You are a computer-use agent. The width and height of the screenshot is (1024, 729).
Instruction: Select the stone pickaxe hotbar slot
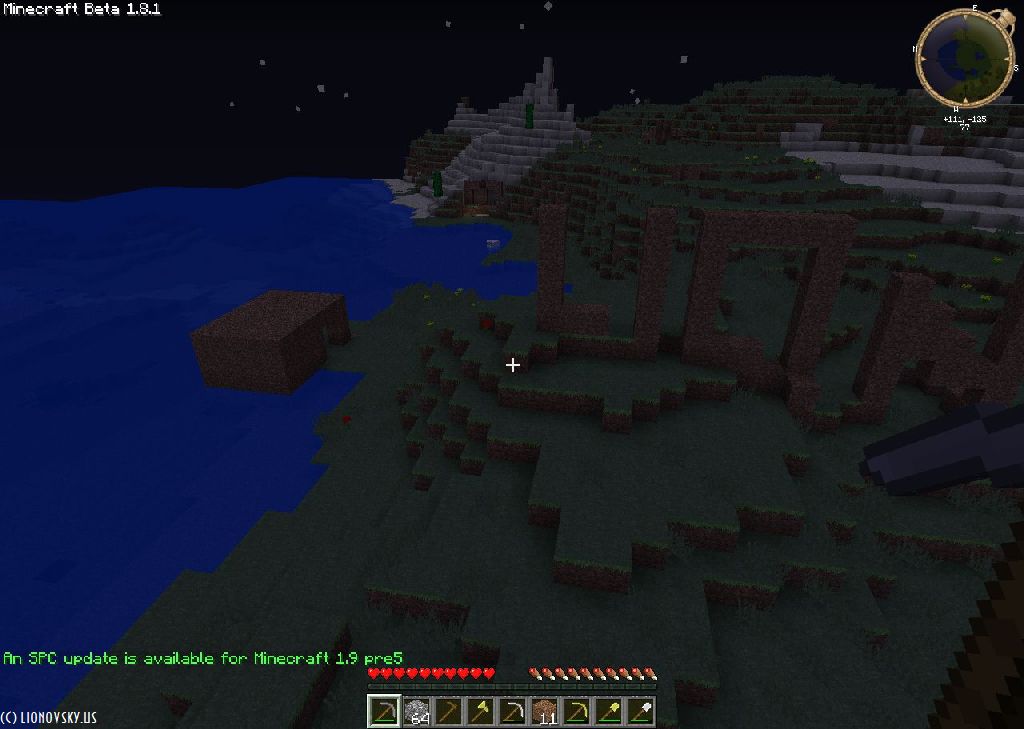pyautogui.click(x=384, y=711)
